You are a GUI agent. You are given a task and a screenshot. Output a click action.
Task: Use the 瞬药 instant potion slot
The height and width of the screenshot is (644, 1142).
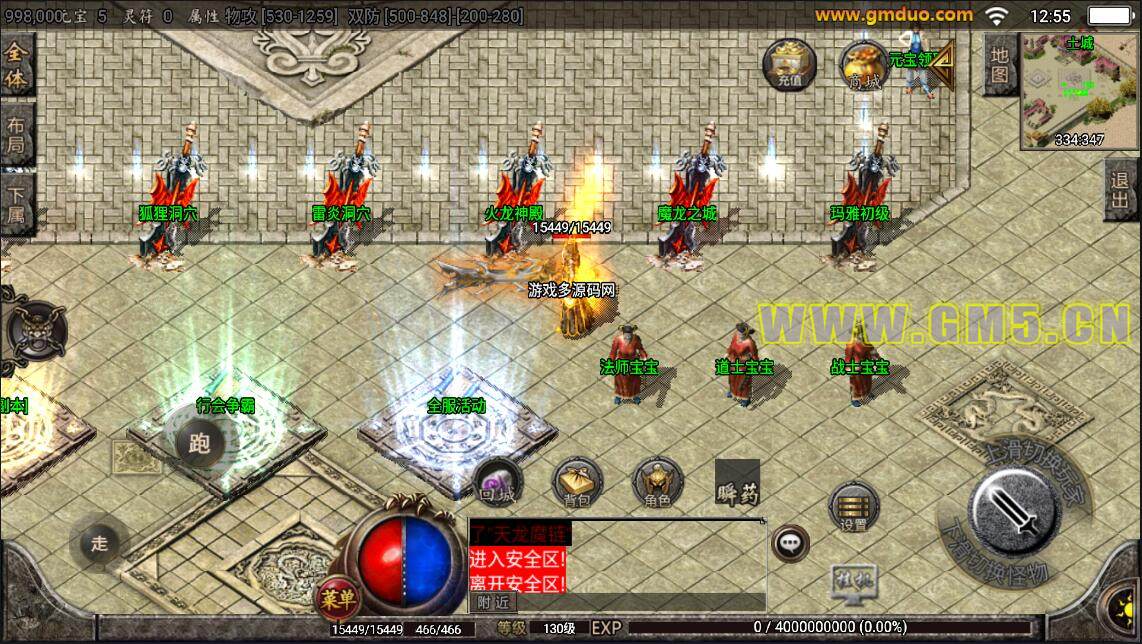pos(737,484)
